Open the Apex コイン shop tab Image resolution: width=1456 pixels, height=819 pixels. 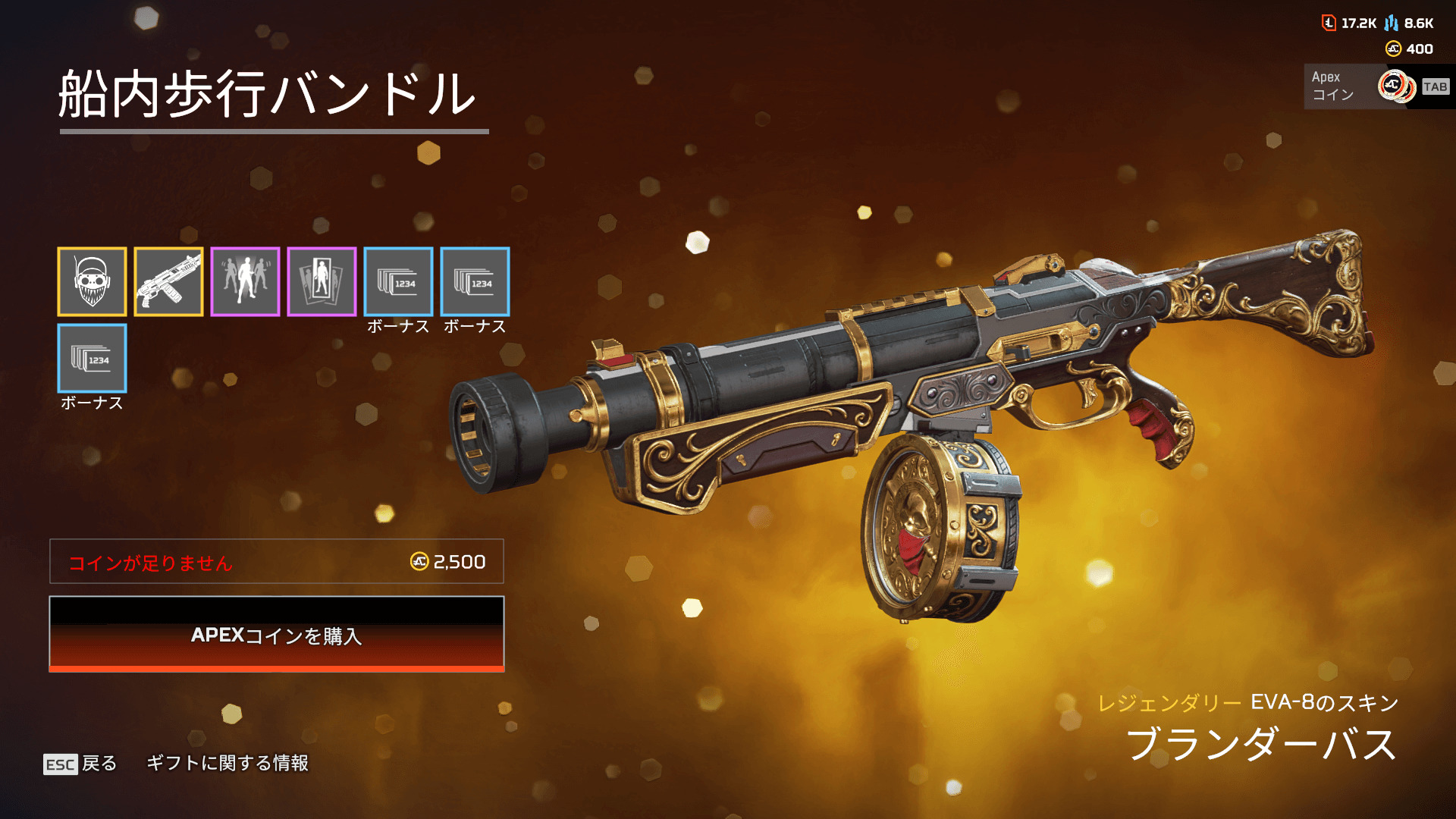click(x=1376, y=86)
